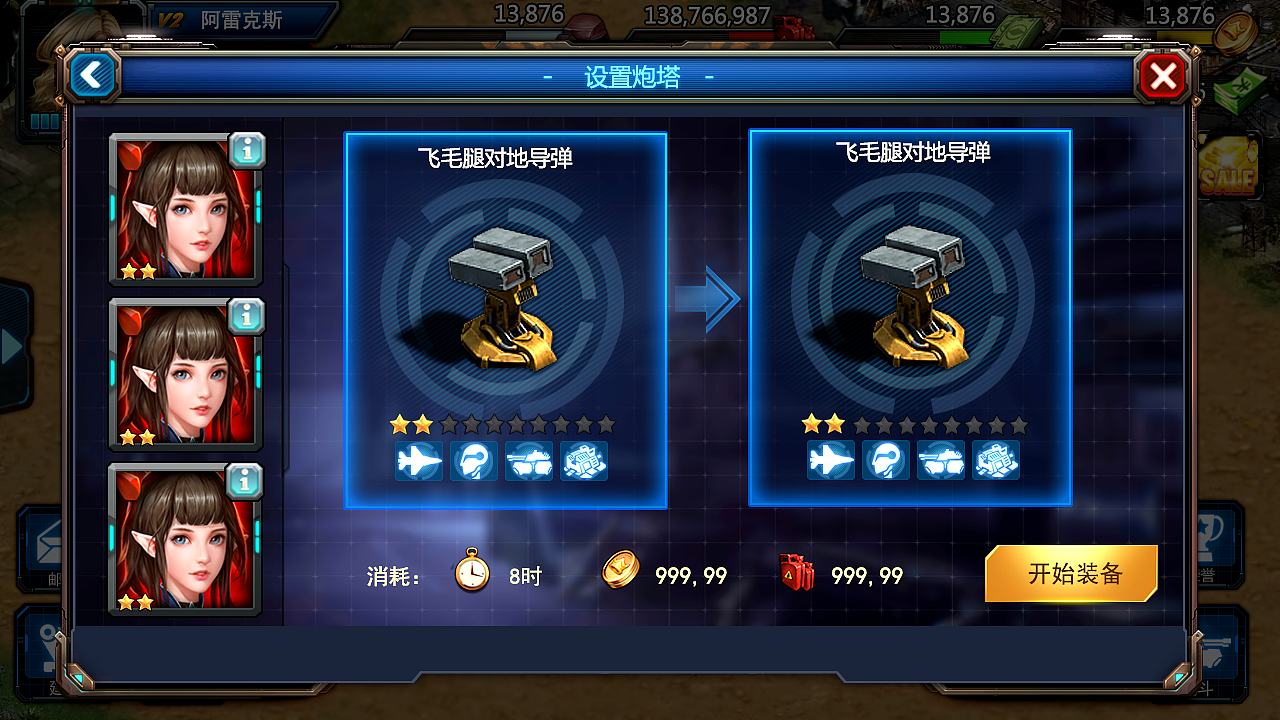Screen dimensions: 1280x720
Task: Click the tank icon beneath the right turret
Action: [941, 461]
